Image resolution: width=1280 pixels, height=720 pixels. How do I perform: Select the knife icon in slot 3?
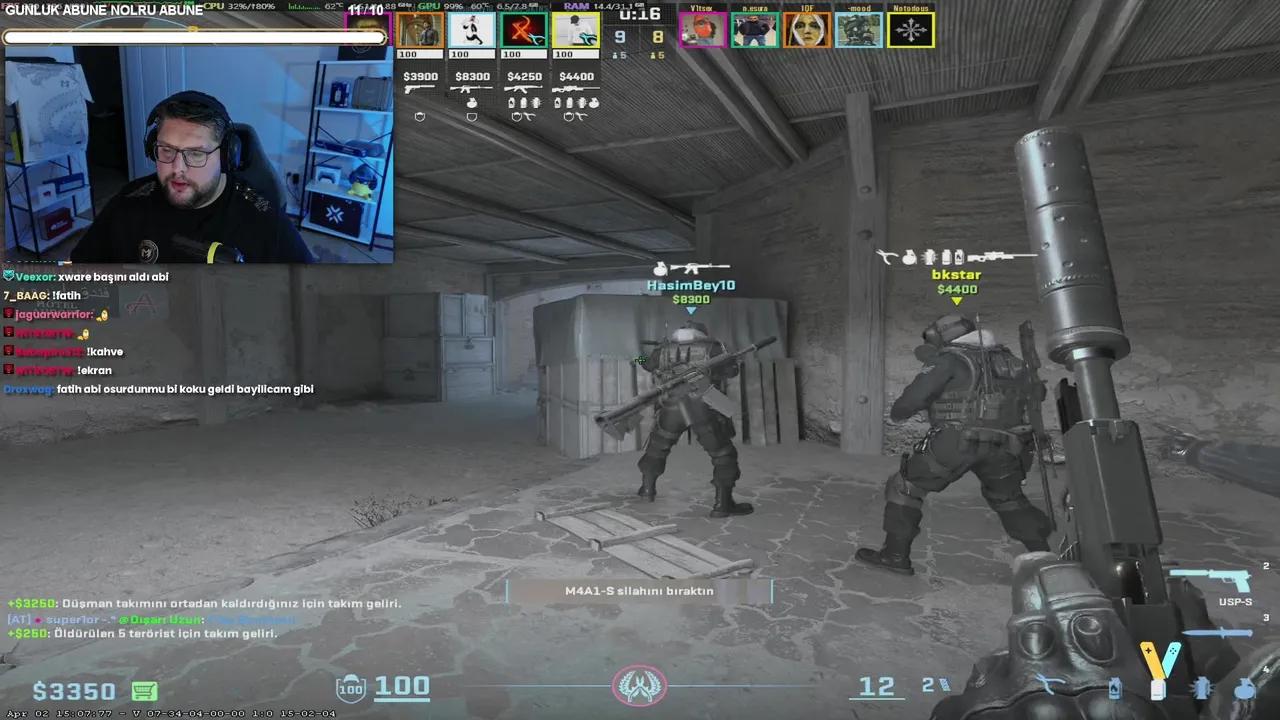(1218, 633)
